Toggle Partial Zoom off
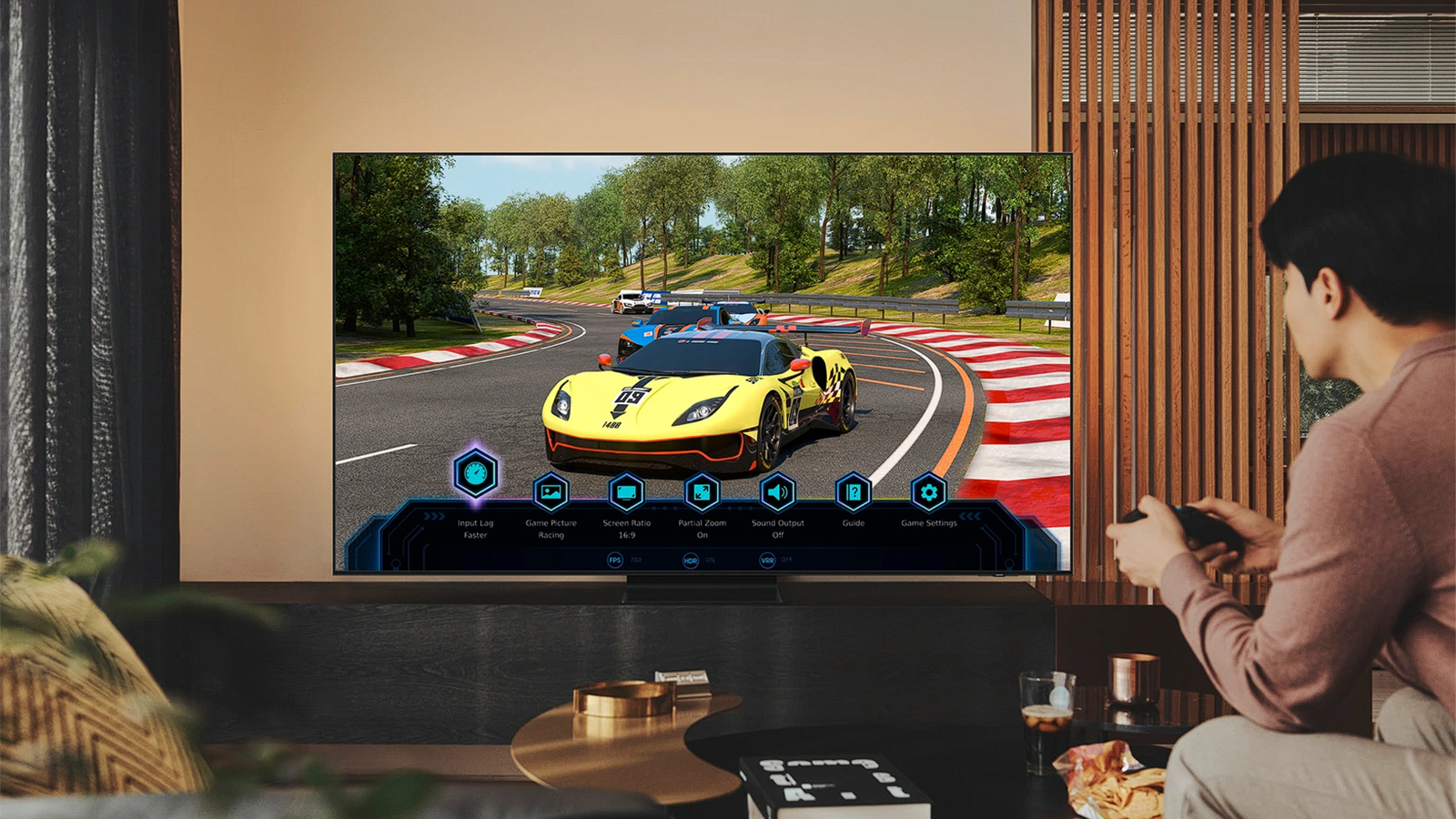 tap(703, 535)
